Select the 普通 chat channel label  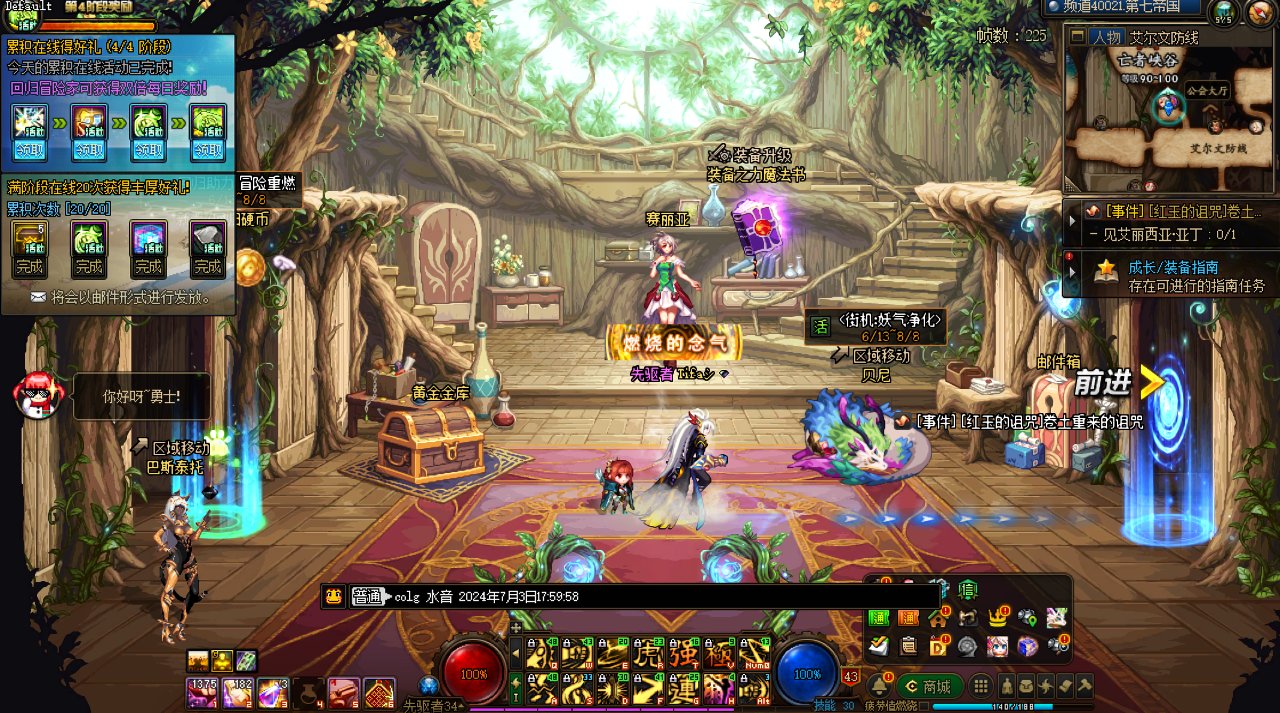[368, 597]
